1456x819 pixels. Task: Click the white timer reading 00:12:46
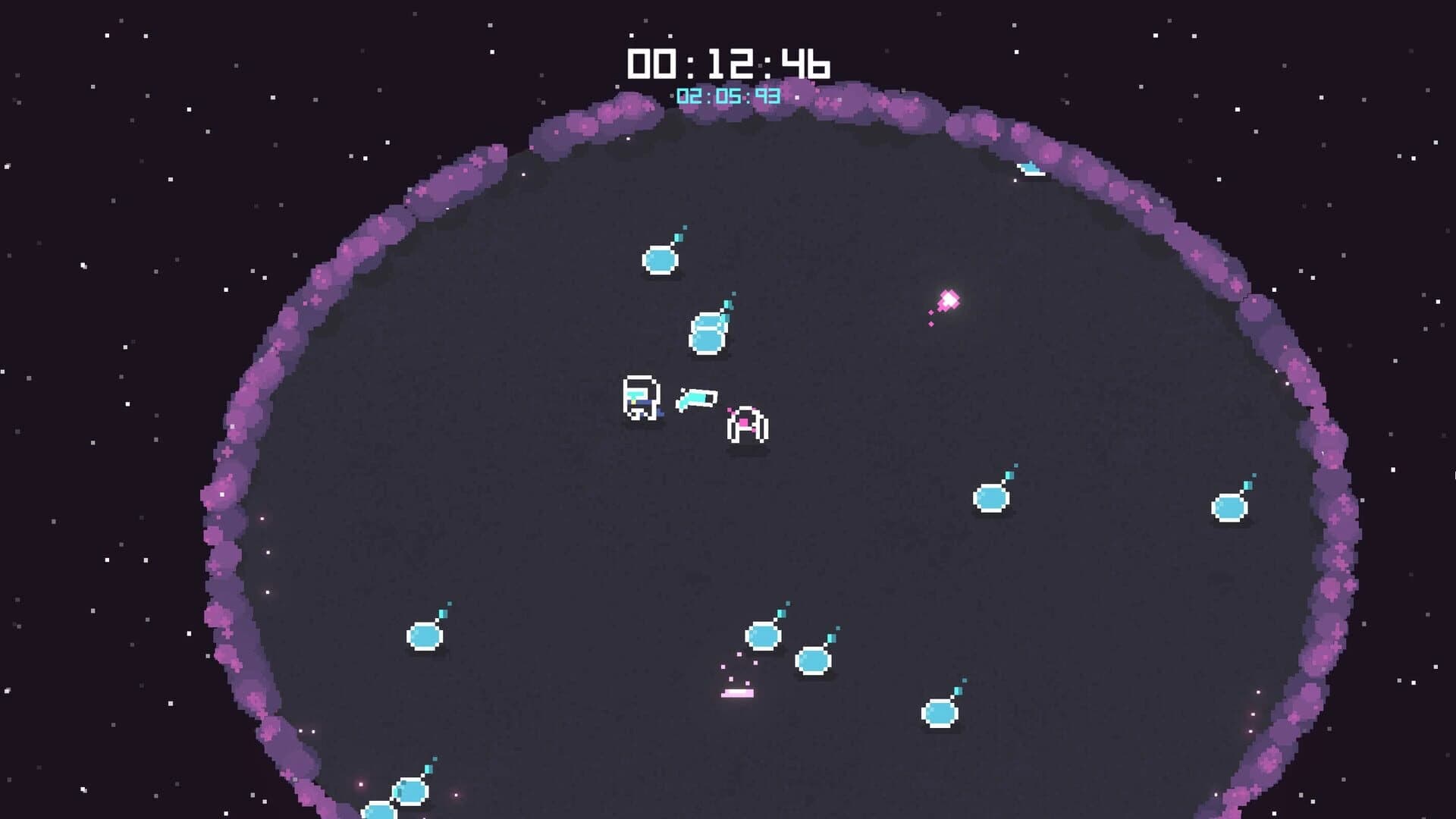(x=728, y=64)
